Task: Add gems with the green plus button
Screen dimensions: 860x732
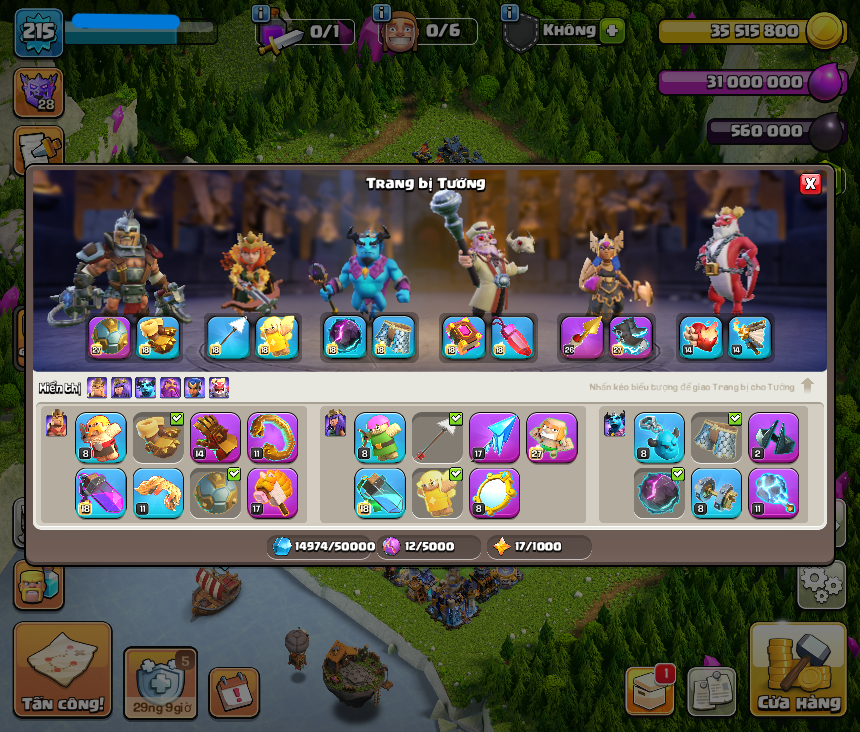Action: point(612,30)
